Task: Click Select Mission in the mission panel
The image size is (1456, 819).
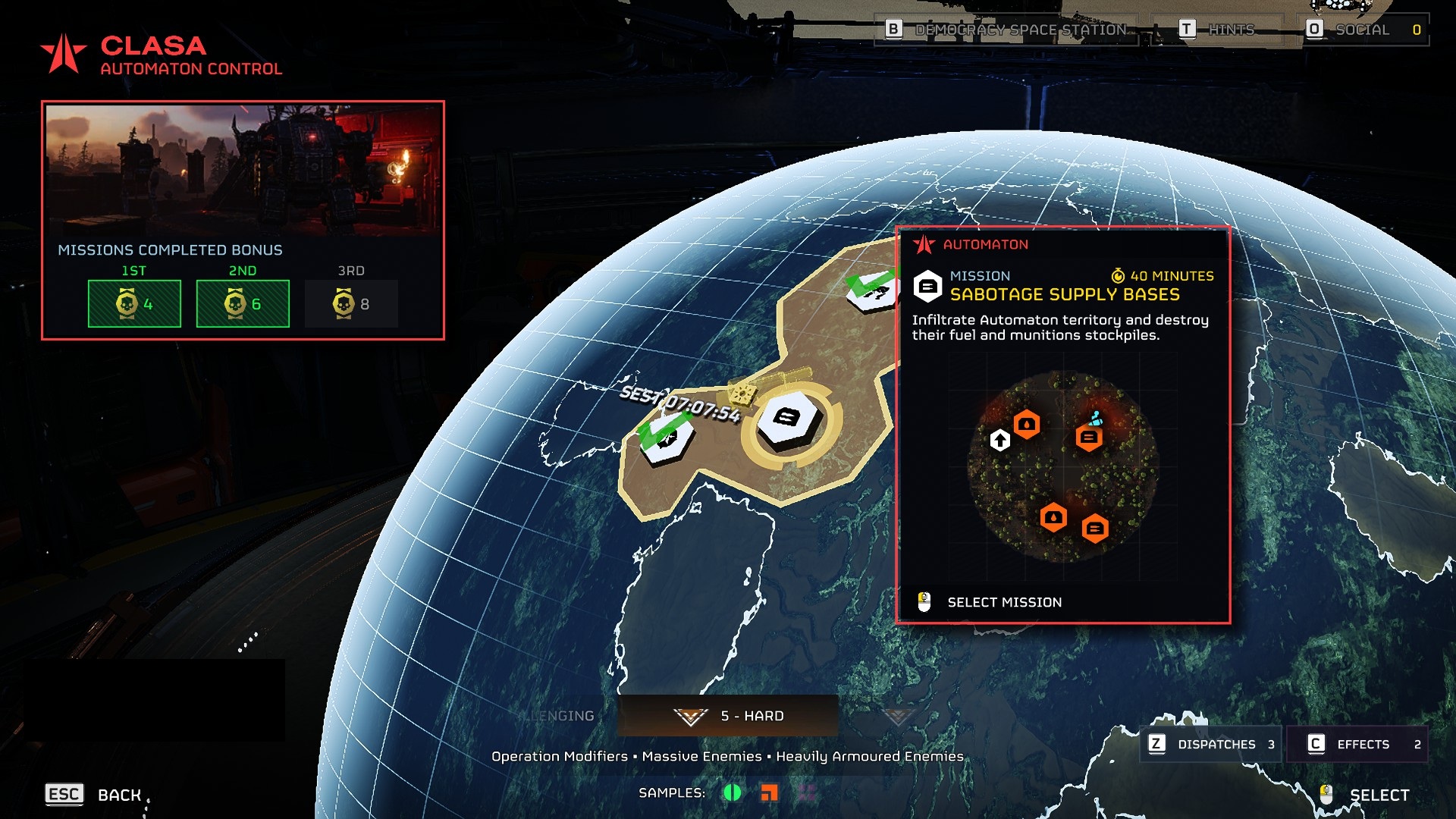Action: (x=1003, y=602)
